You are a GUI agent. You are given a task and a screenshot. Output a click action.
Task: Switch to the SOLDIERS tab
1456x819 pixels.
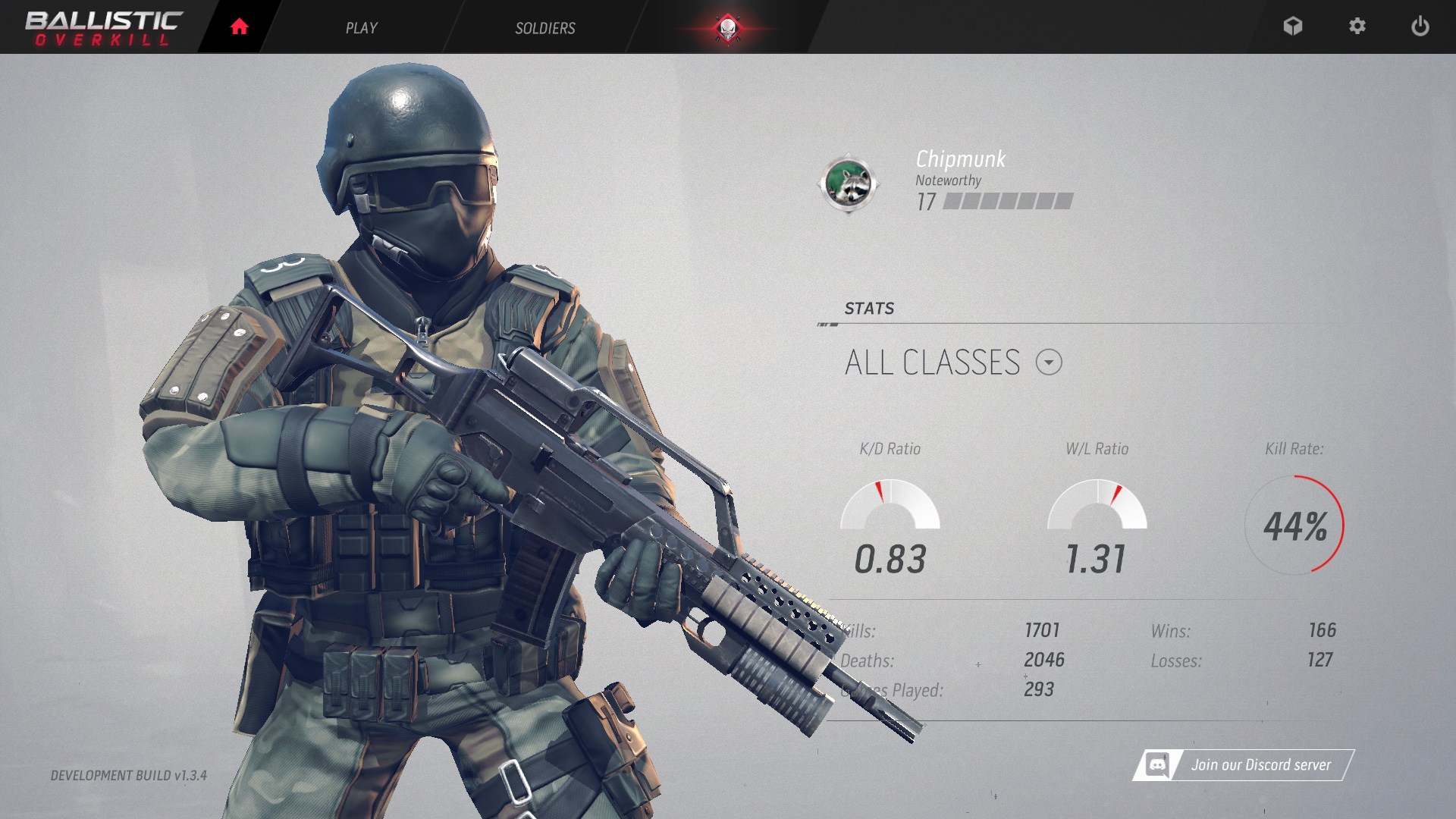point(544,28)
